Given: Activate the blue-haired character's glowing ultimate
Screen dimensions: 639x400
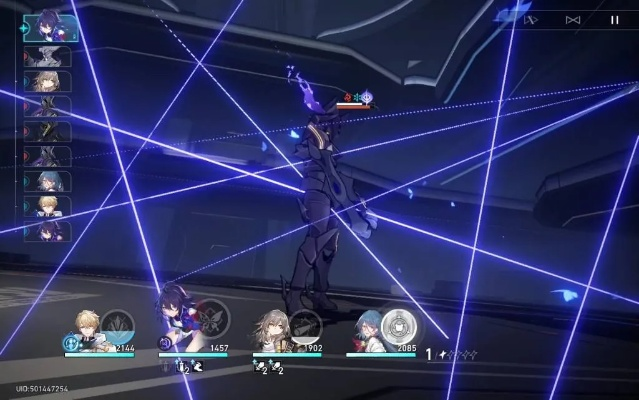Looking at the screenshot, I should 400,325.
